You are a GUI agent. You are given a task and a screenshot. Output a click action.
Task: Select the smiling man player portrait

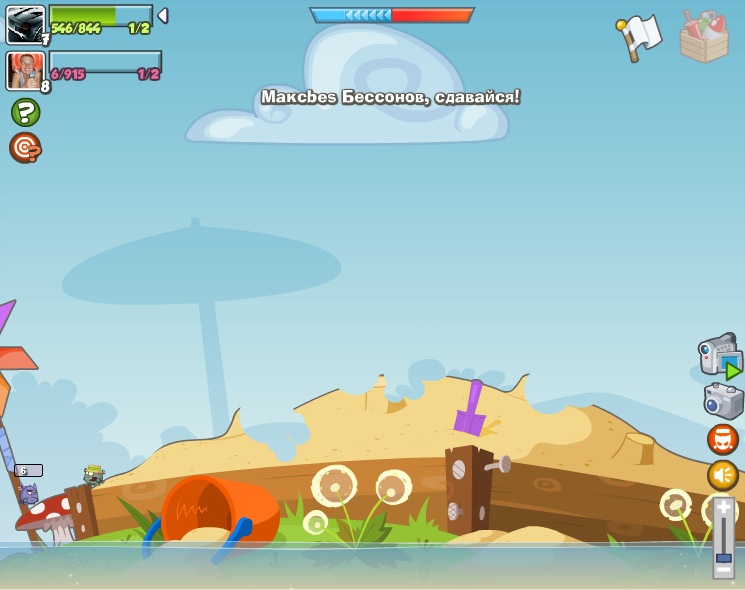24,70
